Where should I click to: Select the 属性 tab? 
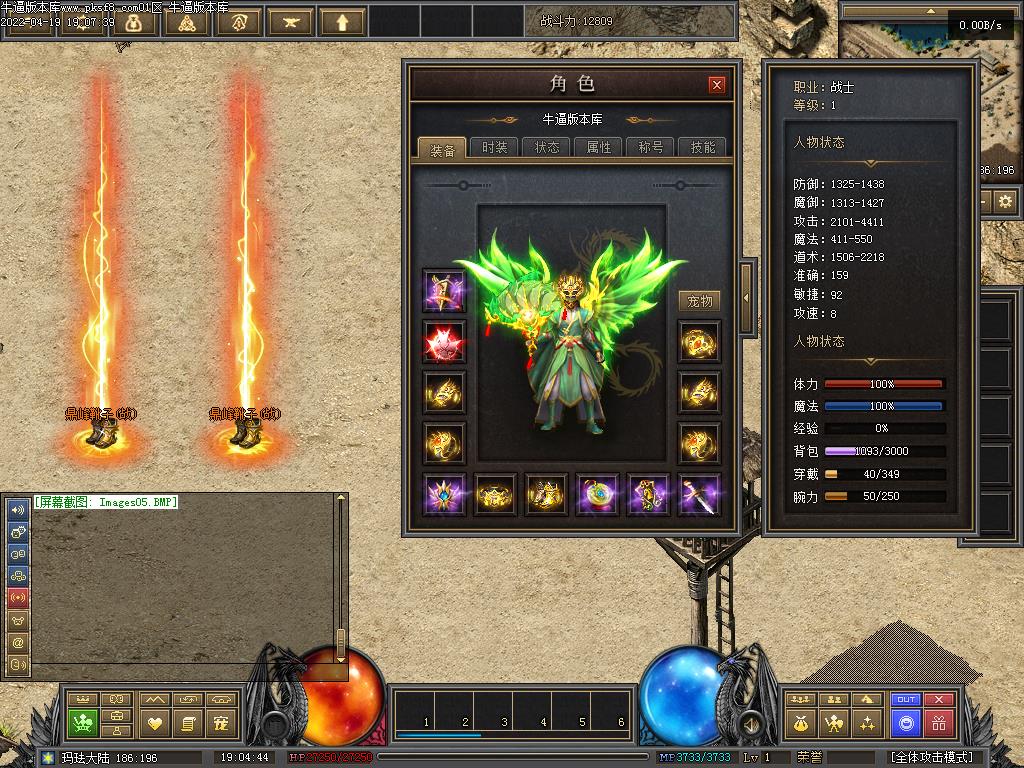pyautogui.click(x=599, y=147)
